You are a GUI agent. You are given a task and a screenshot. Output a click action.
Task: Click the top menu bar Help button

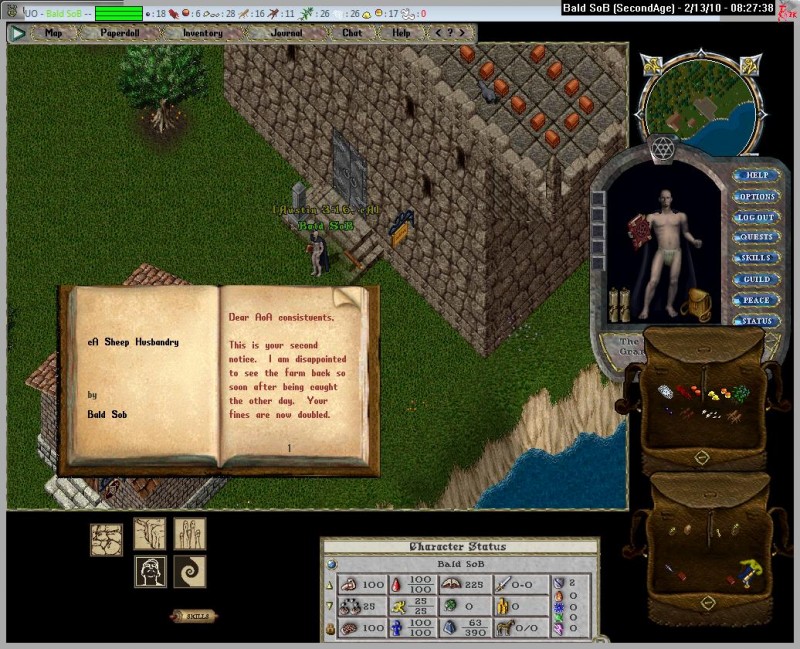click(x=401, y=33)
